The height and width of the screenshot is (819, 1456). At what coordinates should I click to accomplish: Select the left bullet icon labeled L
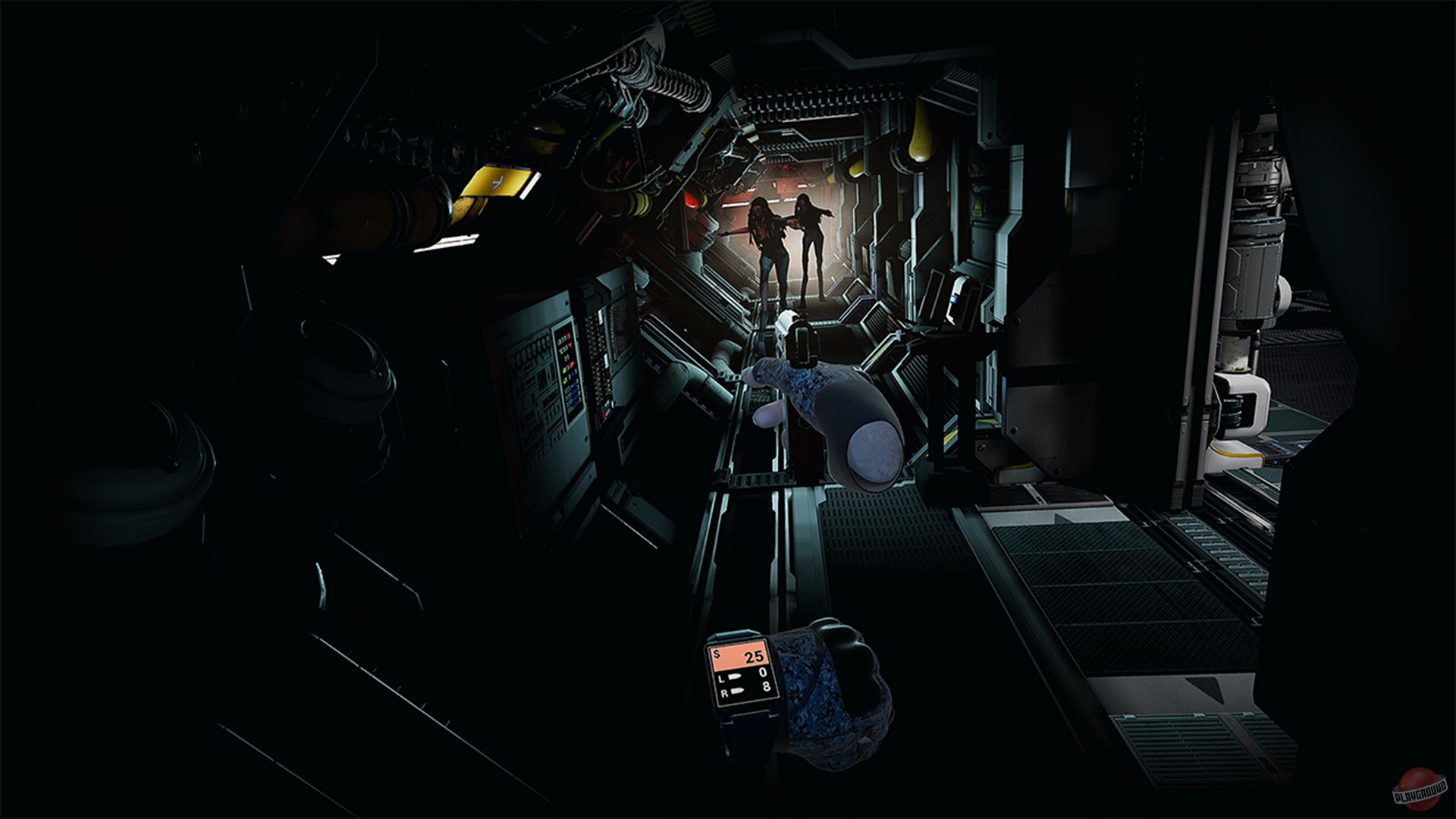point(734,677)
